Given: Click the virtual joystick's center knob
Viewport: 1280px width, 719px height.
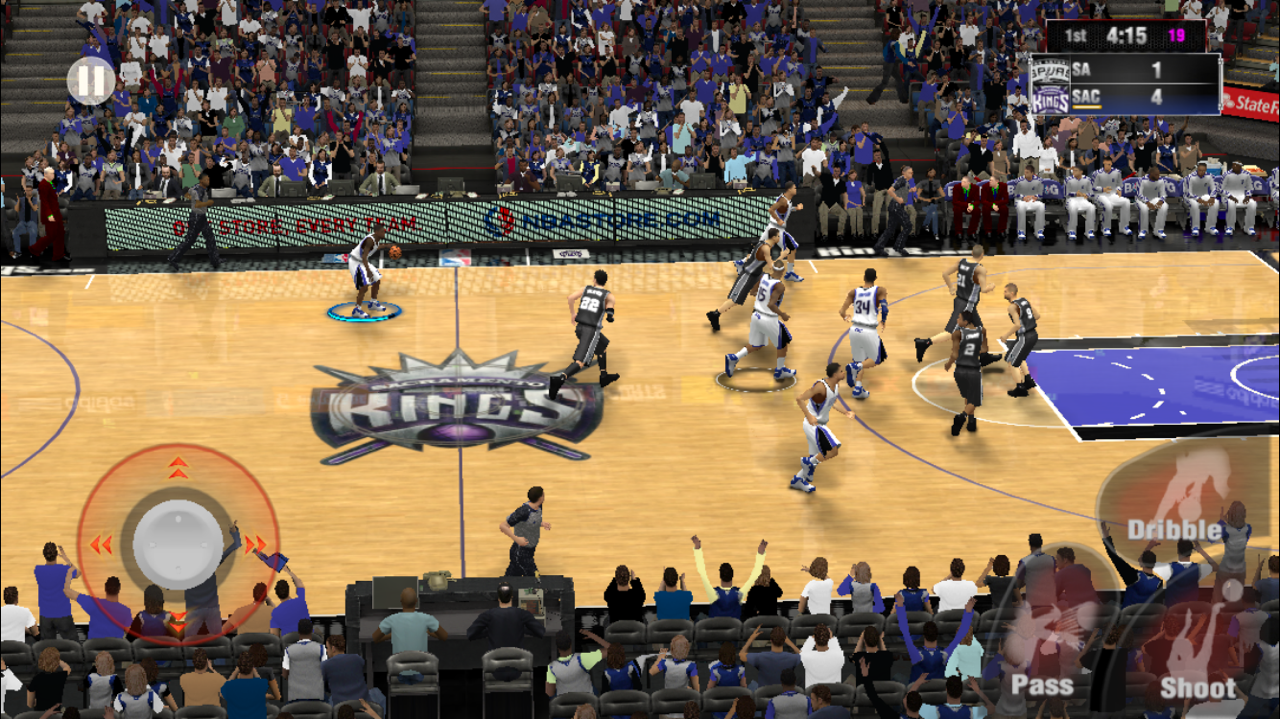Looking at the screenshot, I should coord(178,545).
